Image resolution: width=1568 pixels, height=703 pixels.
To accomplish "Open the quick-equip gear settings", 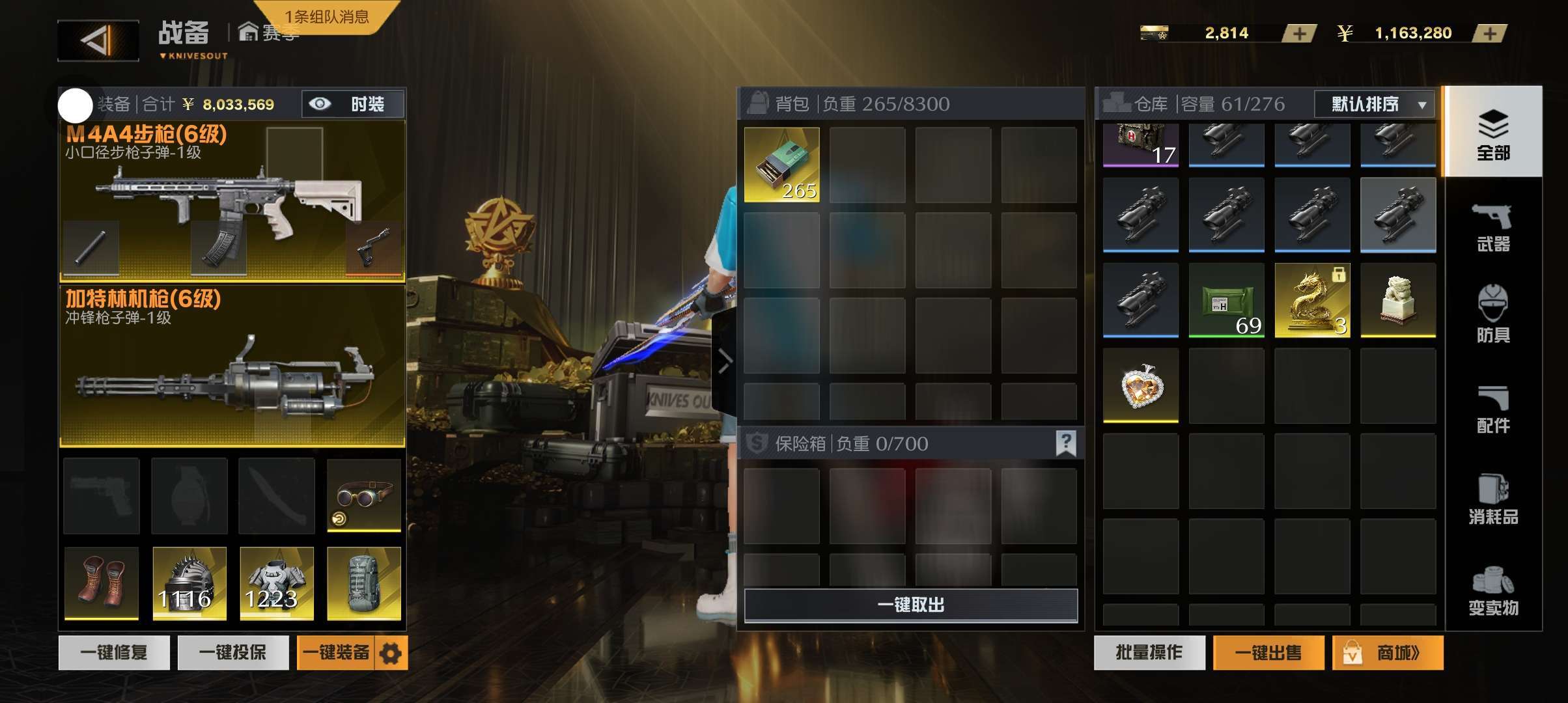I will [x=391, y=653].
